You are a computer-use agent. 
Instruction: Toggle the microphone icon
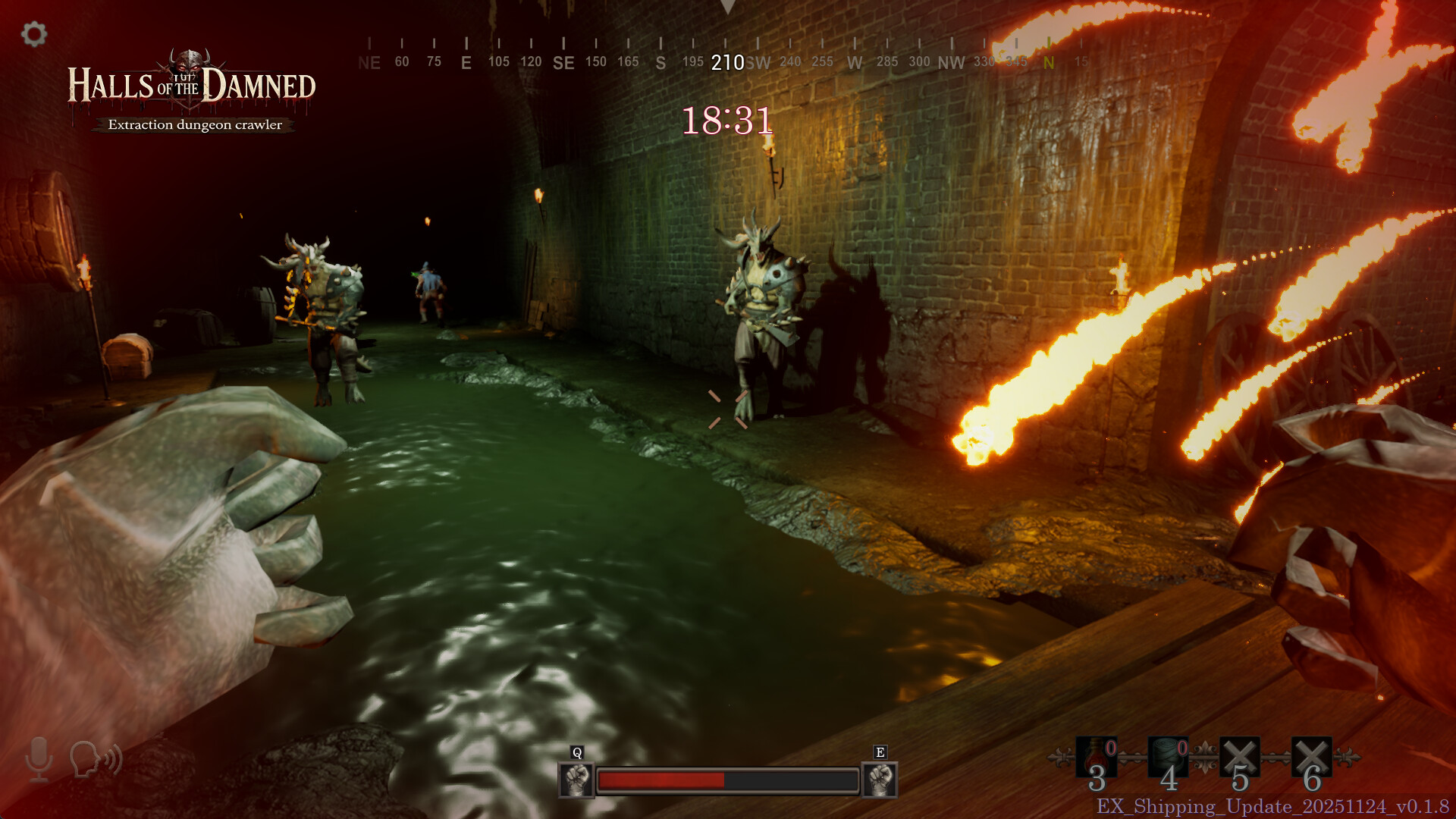click(x=39, y=758)
